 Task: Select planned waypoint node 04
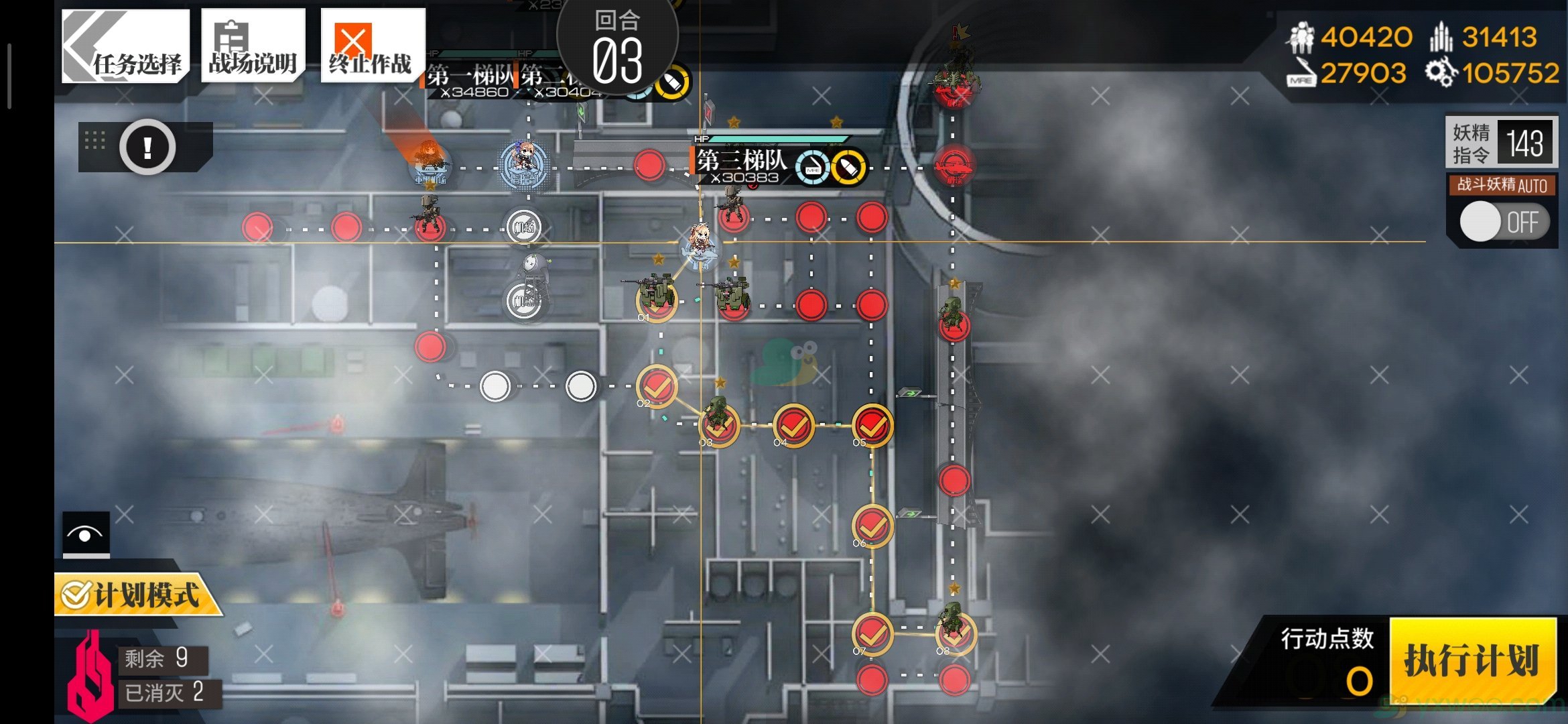pos(793,425)
